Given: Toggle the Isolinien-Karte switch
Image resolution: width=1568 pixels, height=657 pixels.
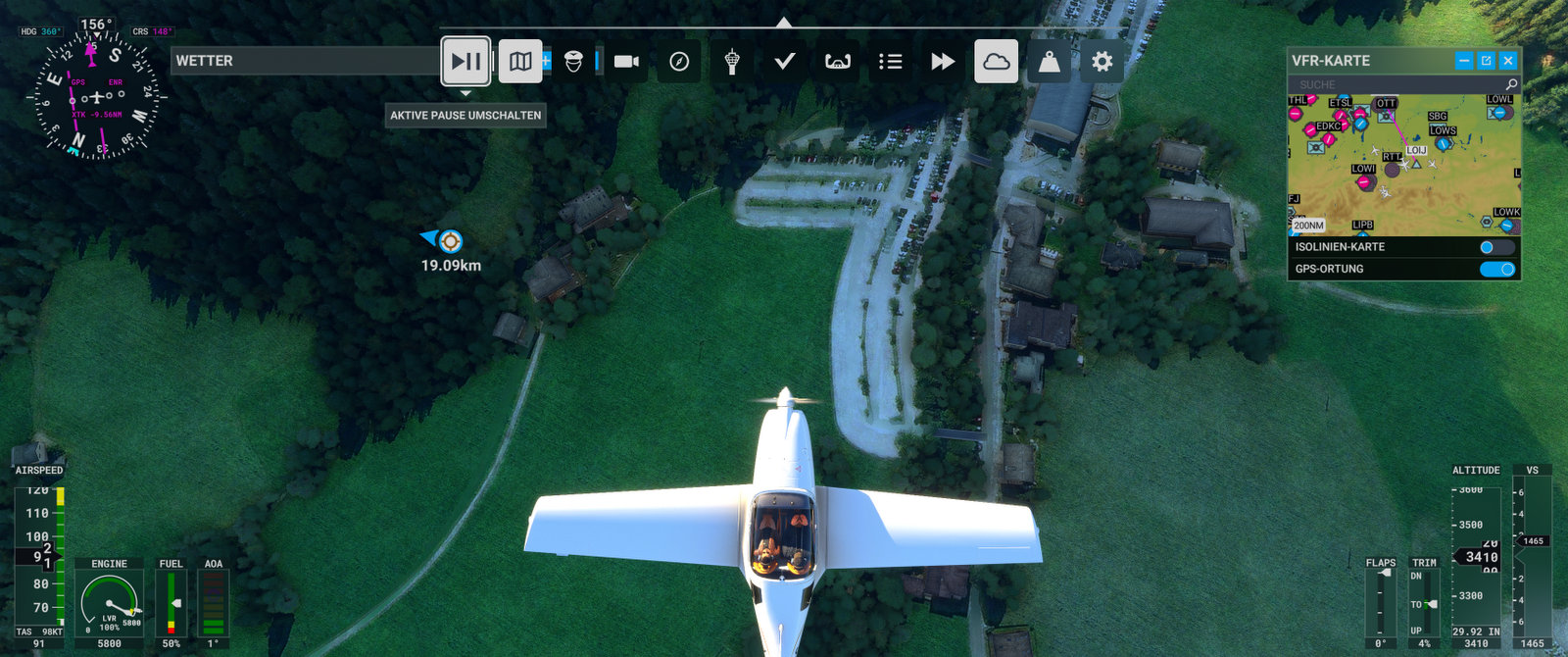Looking at the screenshot, I should click(x=1496, y=247).
